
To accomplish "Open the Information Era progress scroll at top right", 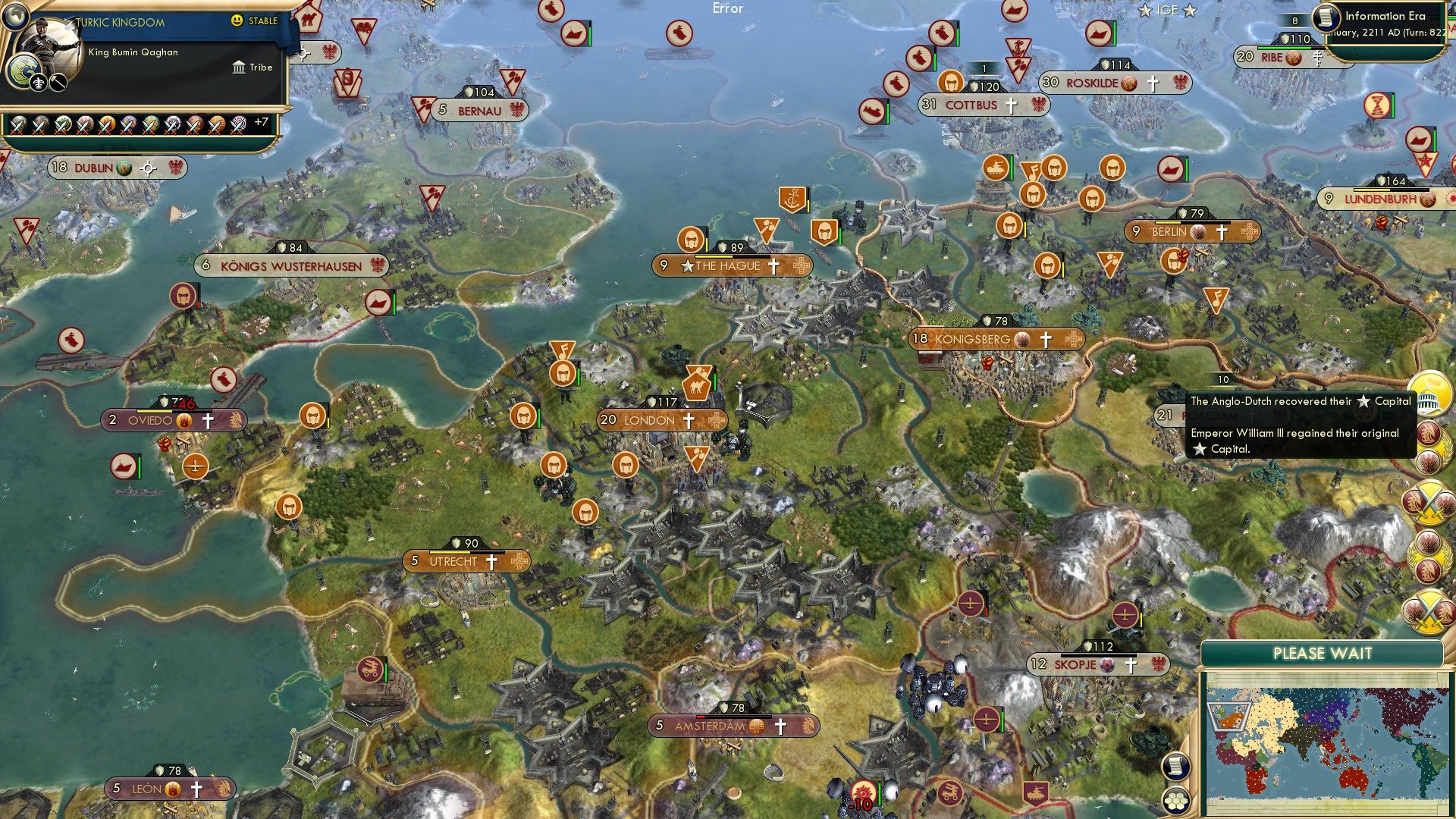I will tap(1327, 18).
